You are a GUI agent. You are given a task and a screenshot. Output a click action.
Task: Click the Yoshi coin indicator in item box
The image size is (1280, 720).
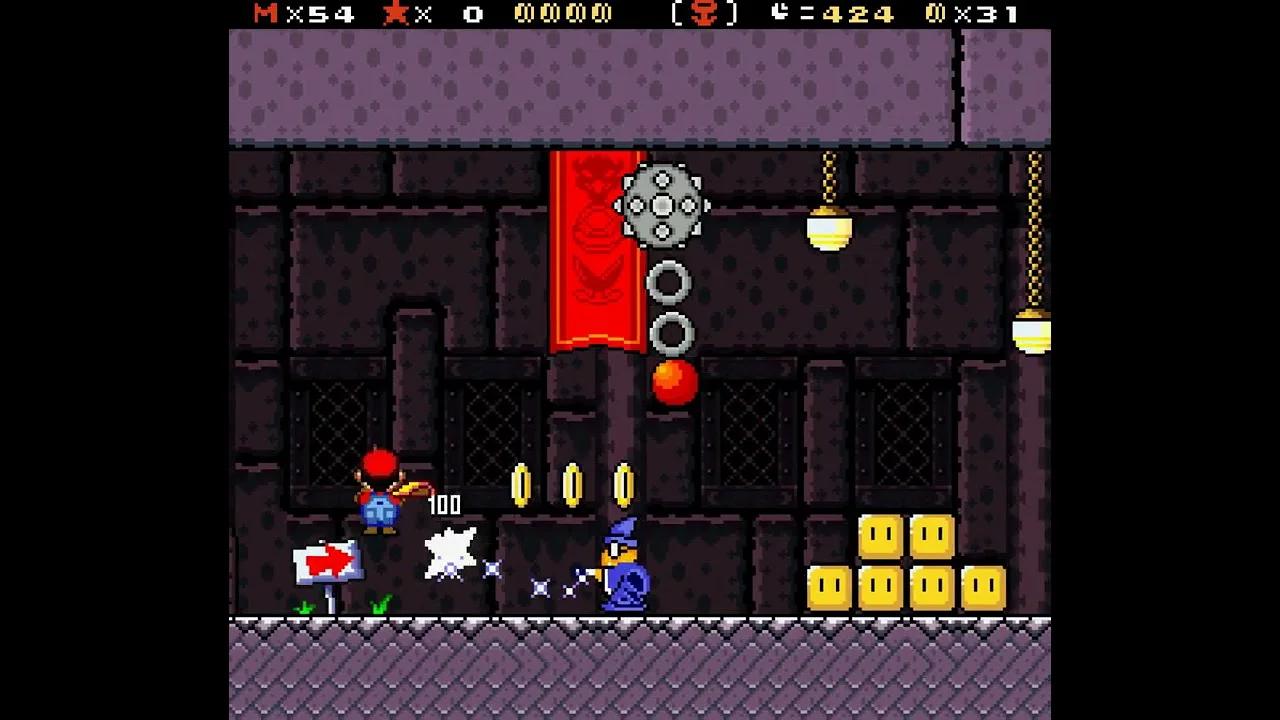coord(706,14)
